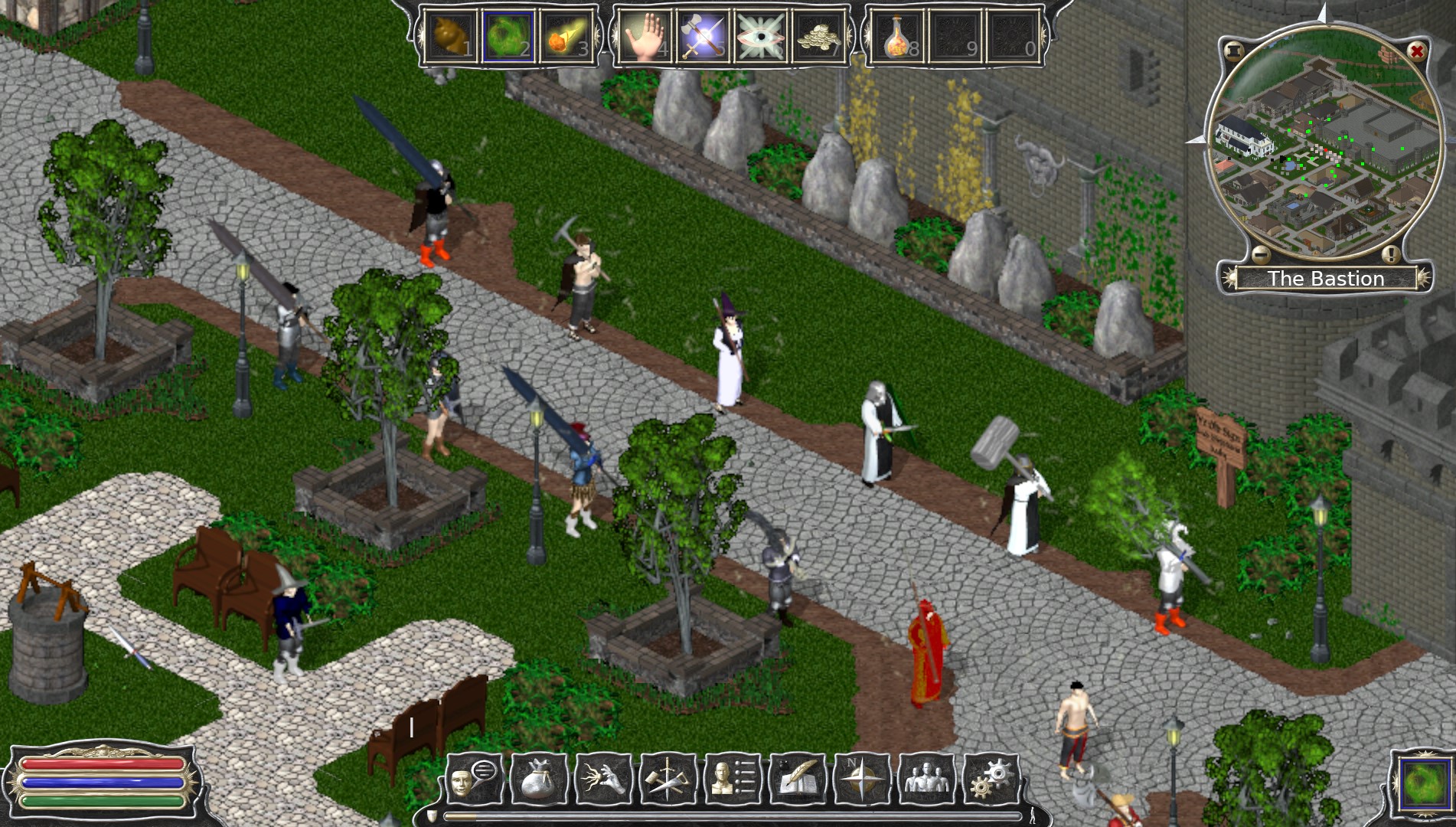The width and height of the screenshot is (1456, 827).
Task: Toggle the crossed-out eye ability
Action: [x=761, y=36]
